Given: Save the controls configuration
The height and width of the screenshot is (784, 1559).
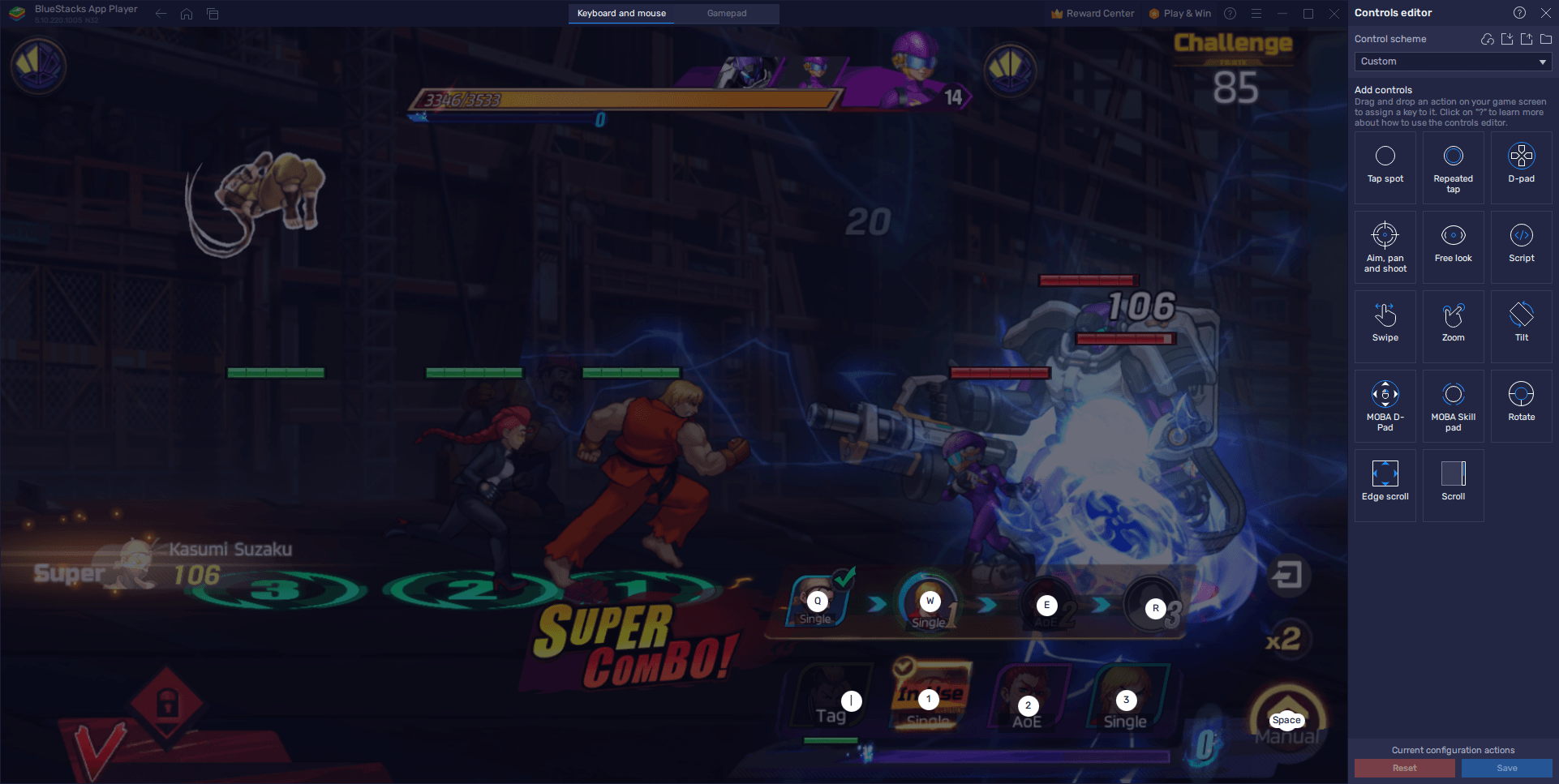Looking at the screenshot, I should click(x=1506, y=768).
